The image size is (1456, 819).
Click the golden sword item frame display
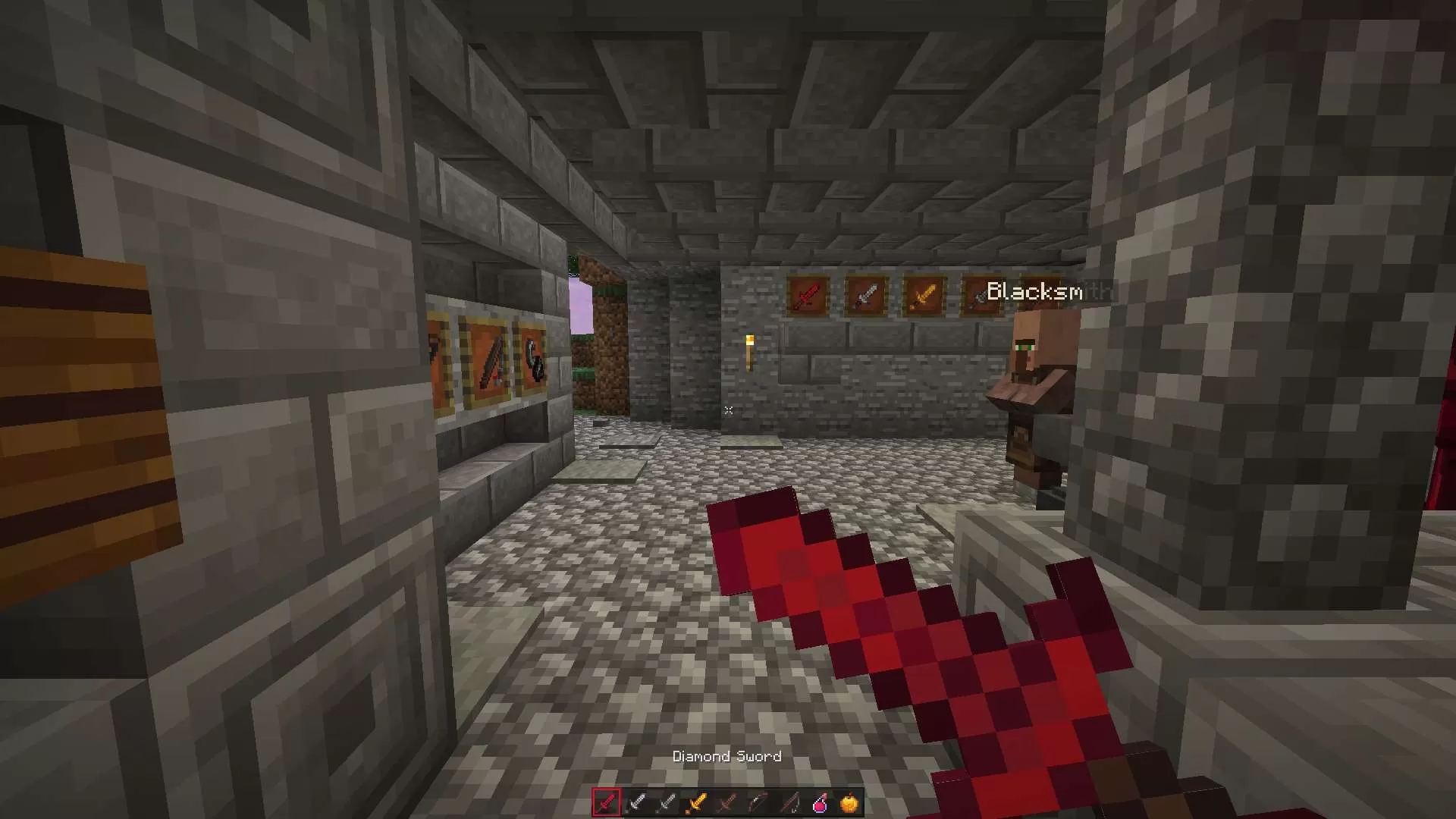(x=923, y=293)
